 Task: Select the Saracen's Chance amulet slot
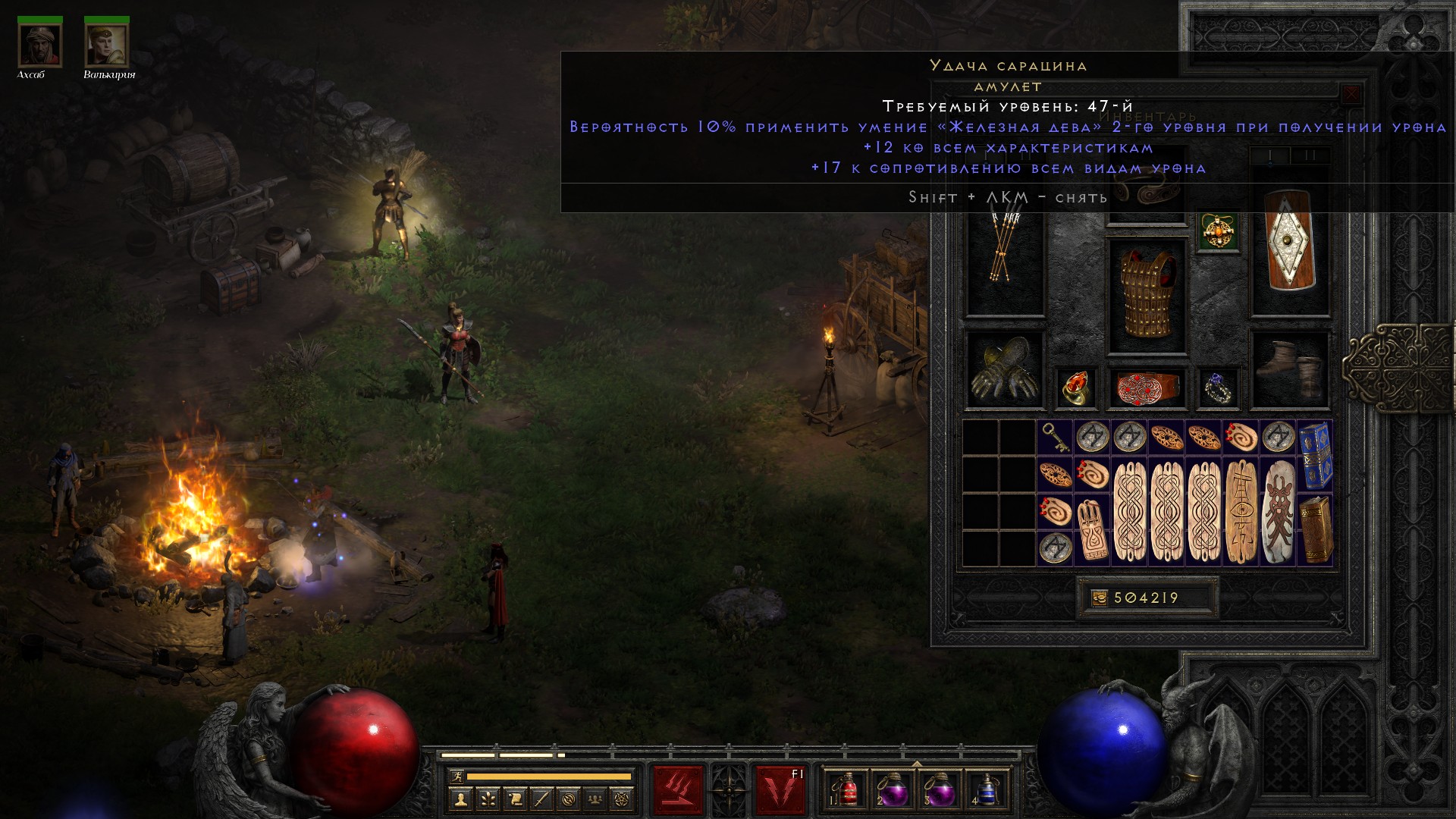(x=1219, y=231)
